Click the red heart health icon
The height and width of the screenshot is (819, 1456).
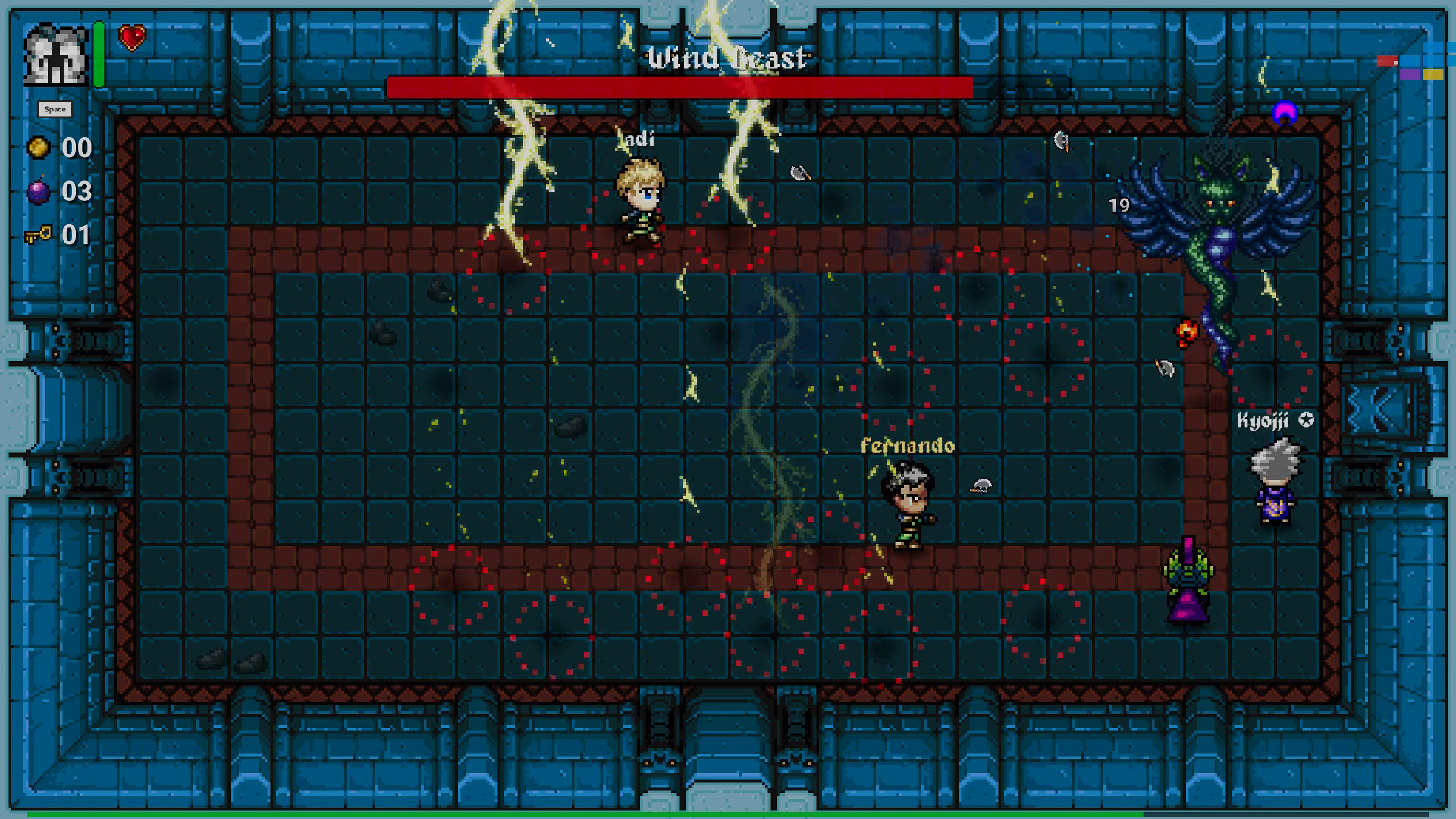point(130,36)
